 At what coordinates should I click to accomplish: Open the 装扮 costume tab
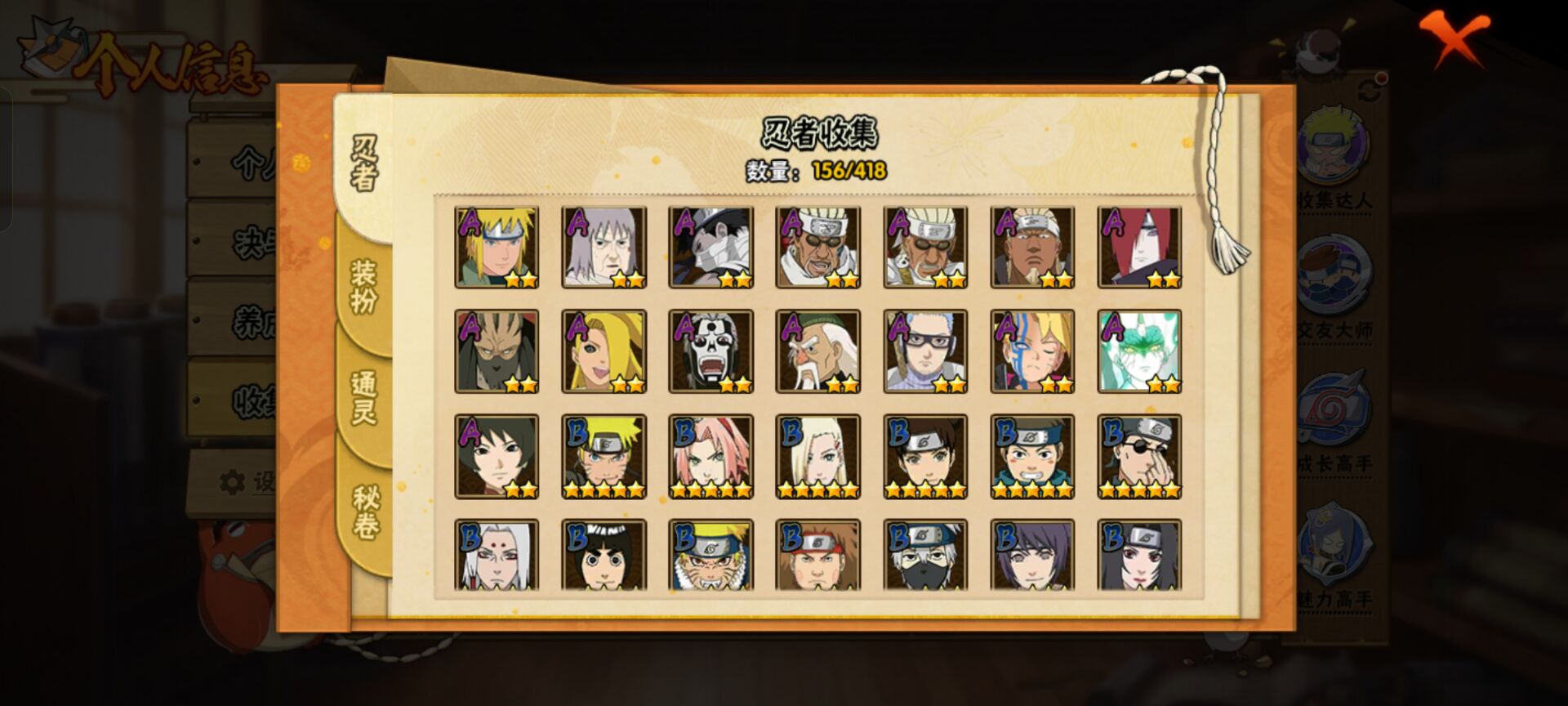[x=364, y=286]
